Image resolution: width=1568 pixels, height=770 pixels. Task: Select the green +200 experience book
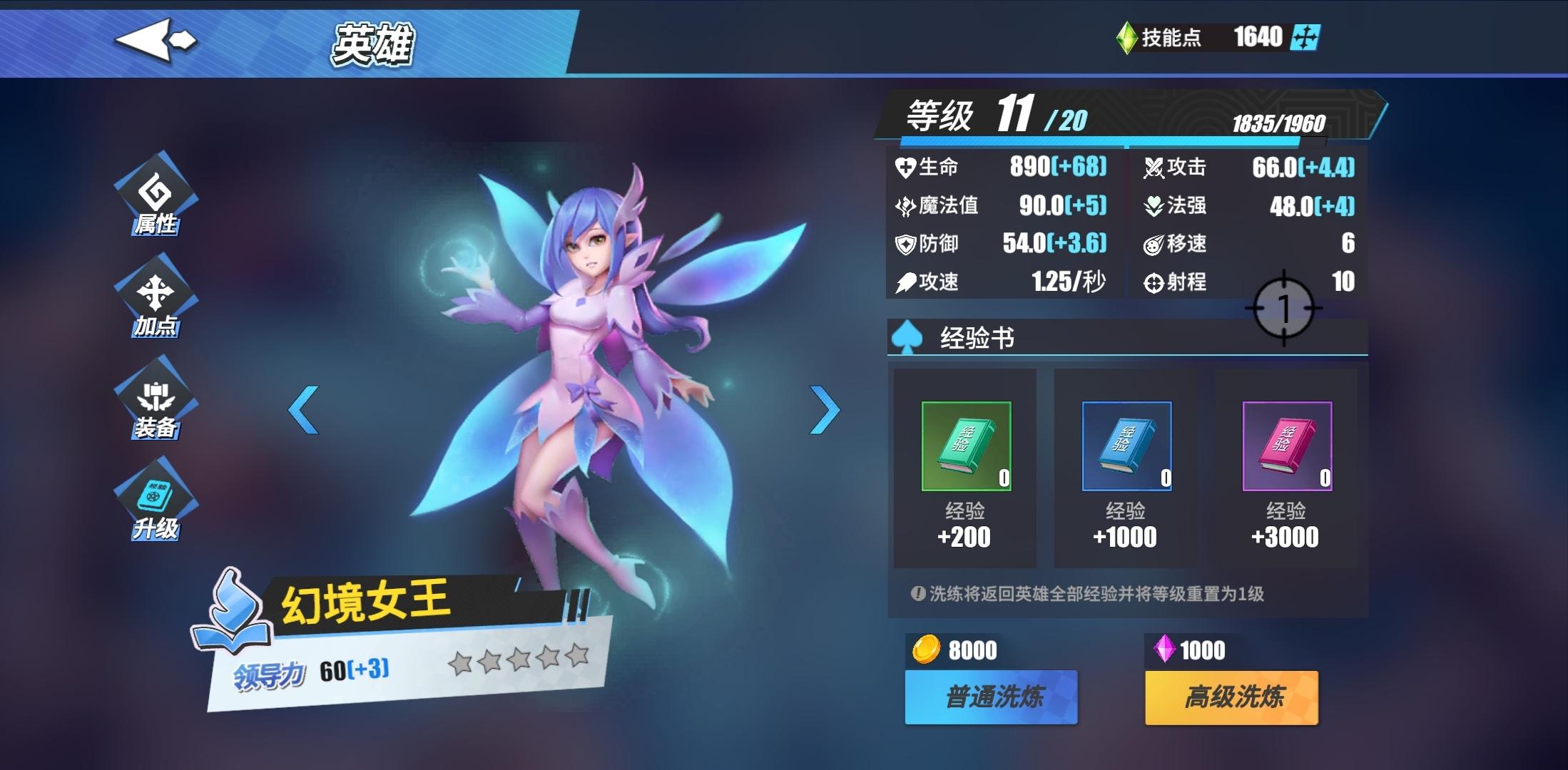pos(964,446)
